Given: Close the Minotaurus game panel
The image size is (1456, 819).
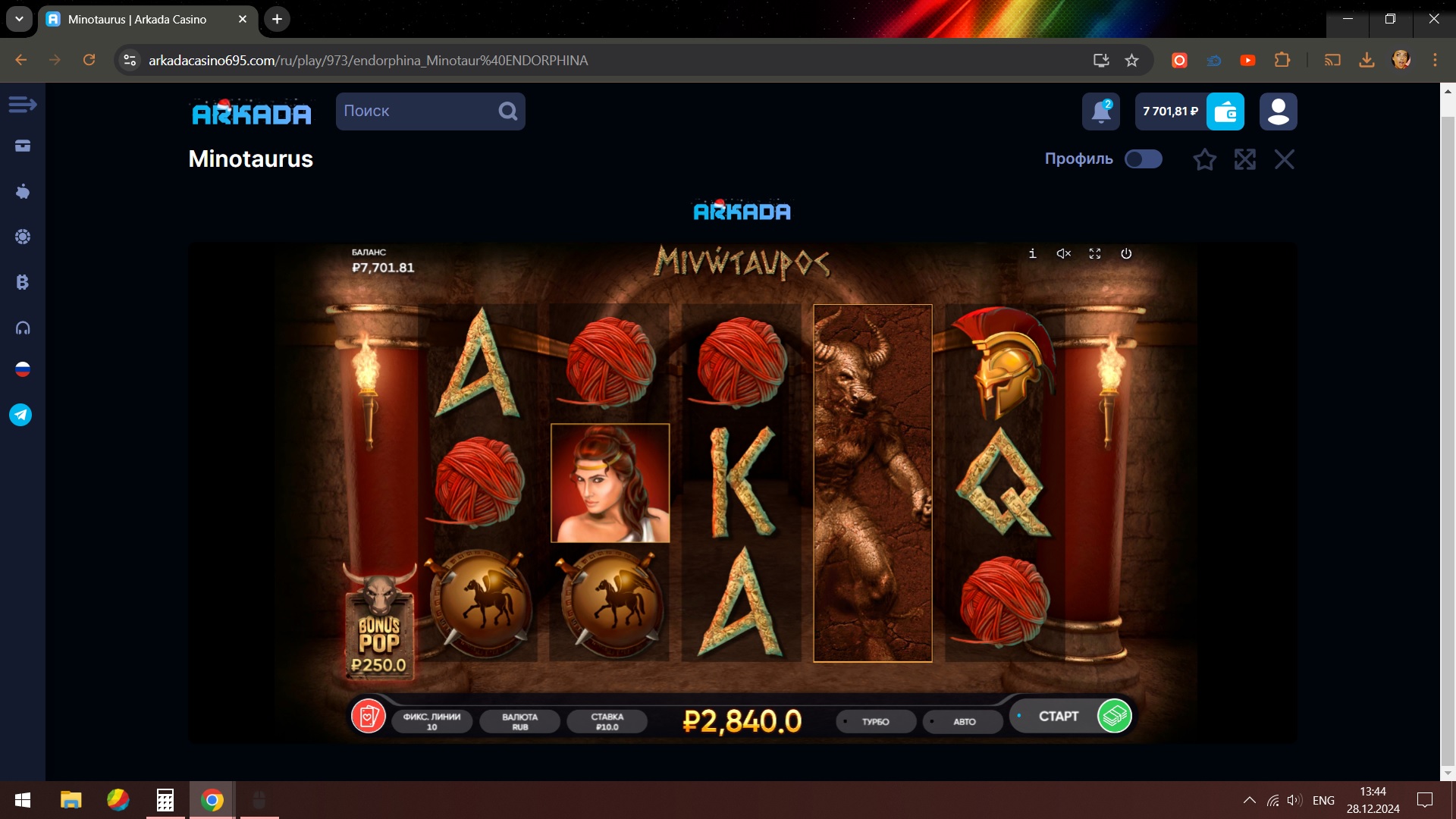Looking at the screenshot, I should click(x=1284, y=159).
